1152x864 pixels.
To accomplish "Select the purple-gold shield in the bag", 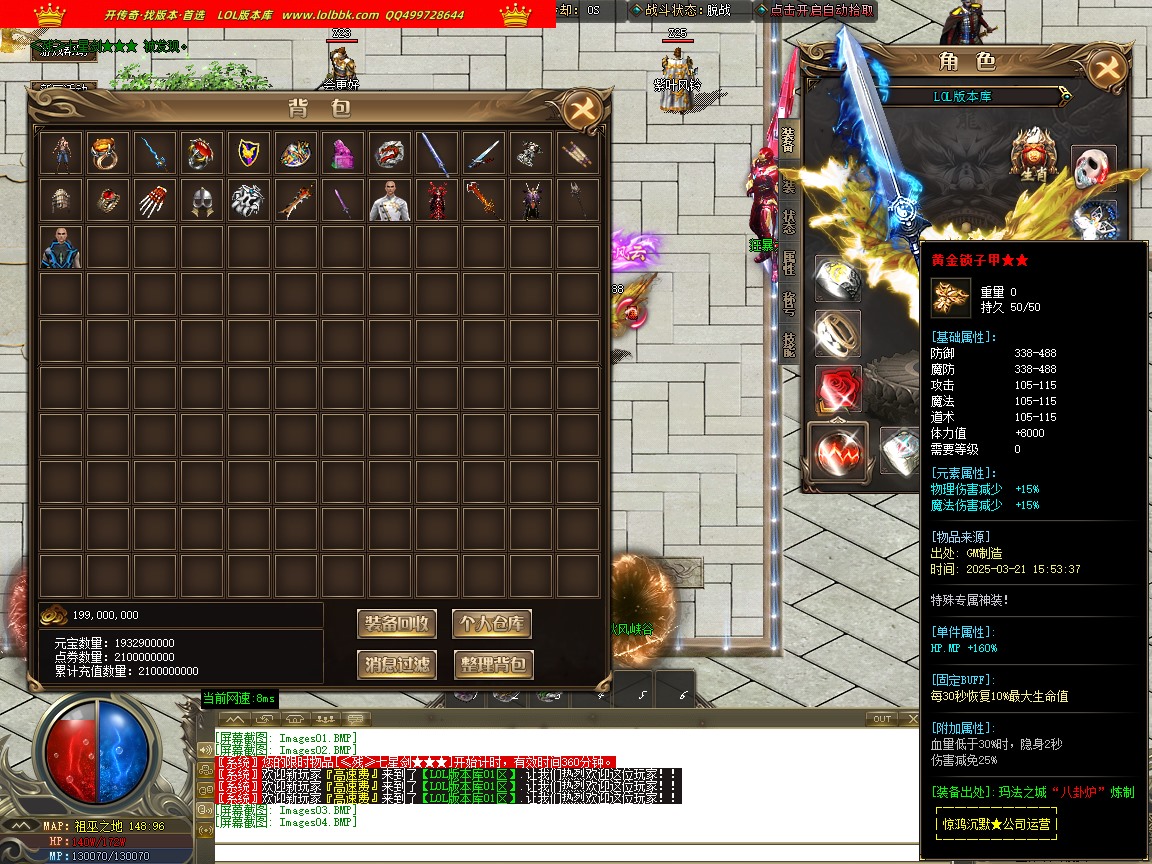I will pyautogui.click(x=248, y=153).
